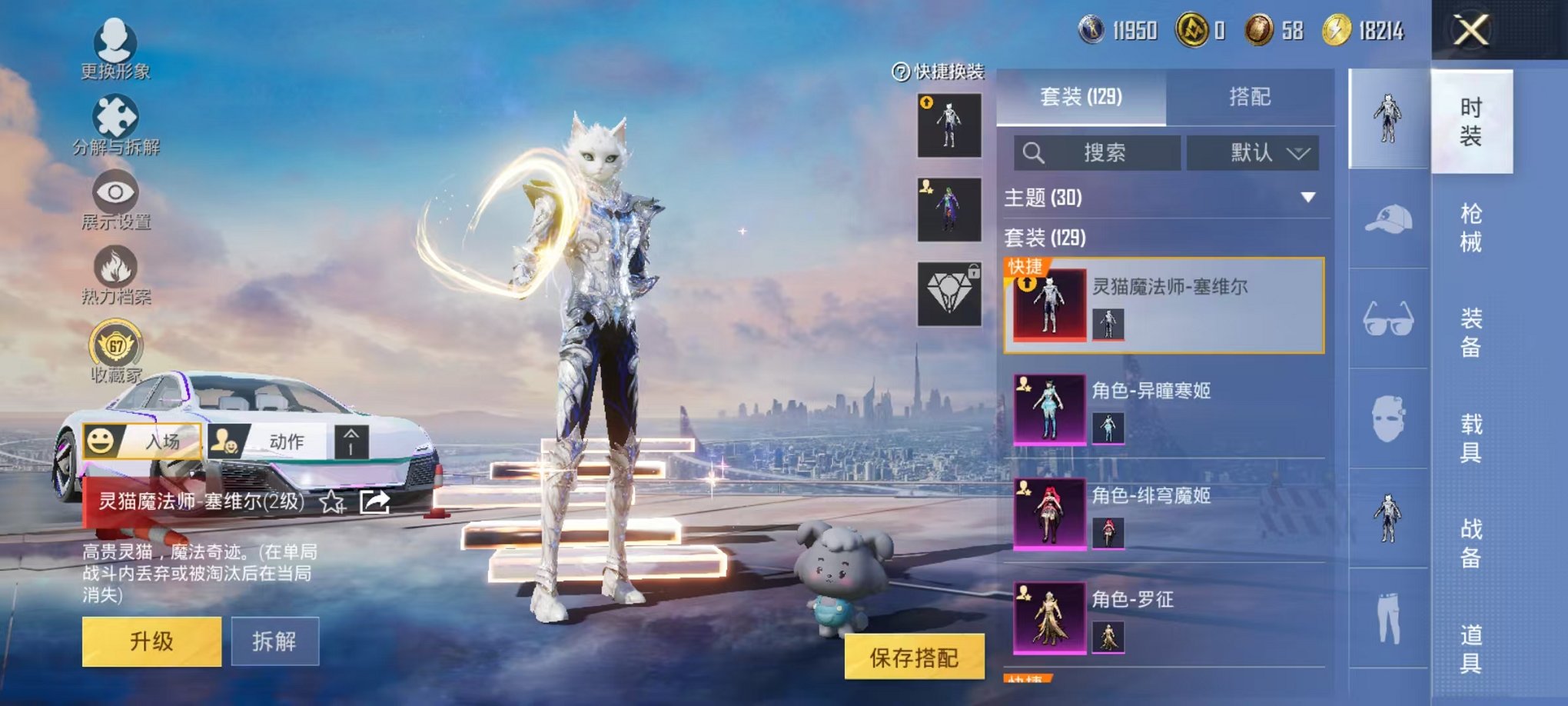Select the 角色-异瞳寒姬 outfit
1568x706 pixels.
coord(1163,409)
